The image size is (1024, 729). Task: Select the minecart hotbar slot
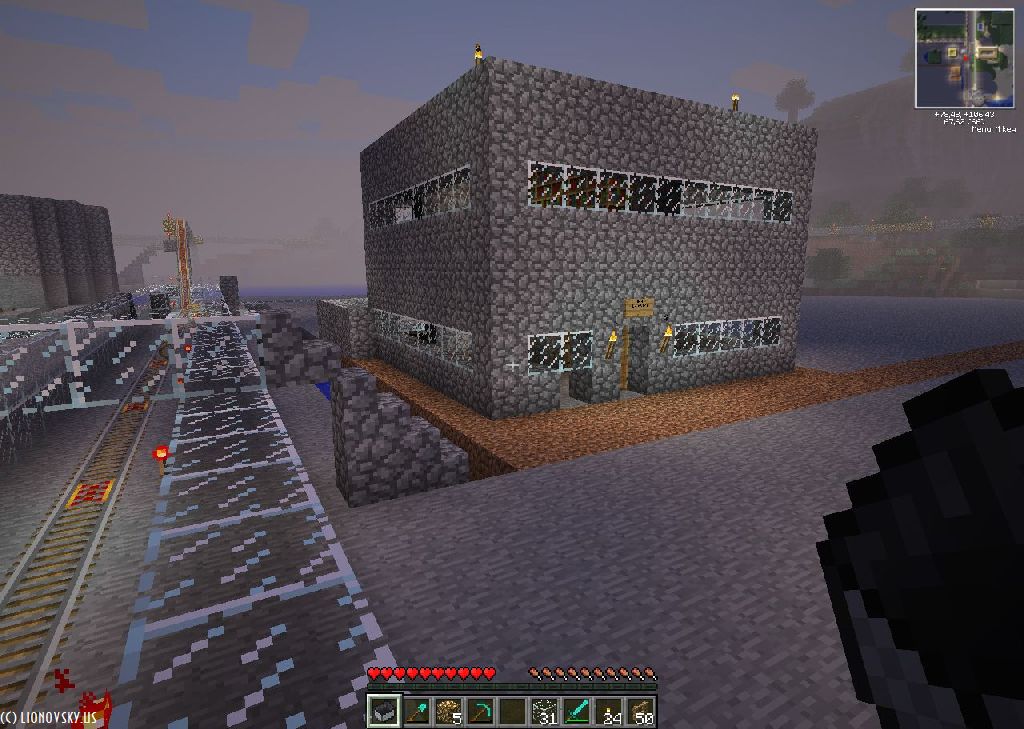(x=383, y=711)
